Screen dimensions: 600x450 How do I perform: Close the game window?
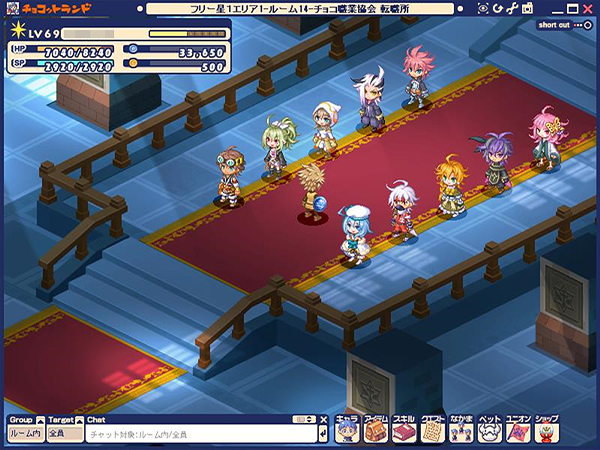(586, 8)
